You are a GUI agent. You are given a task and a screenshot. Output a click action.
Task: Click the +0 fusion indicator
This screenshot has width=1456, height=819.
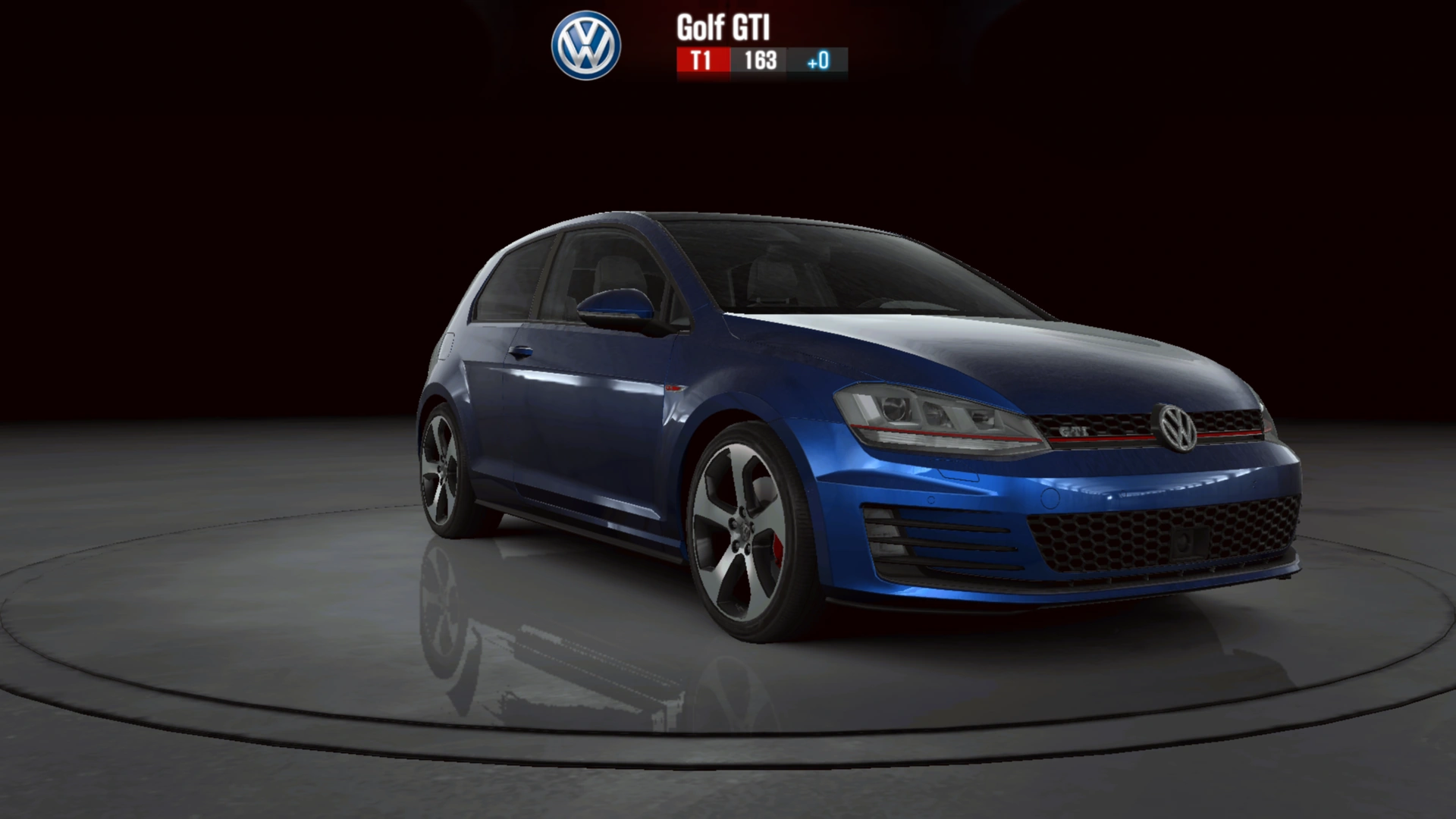tap(817, 60)
